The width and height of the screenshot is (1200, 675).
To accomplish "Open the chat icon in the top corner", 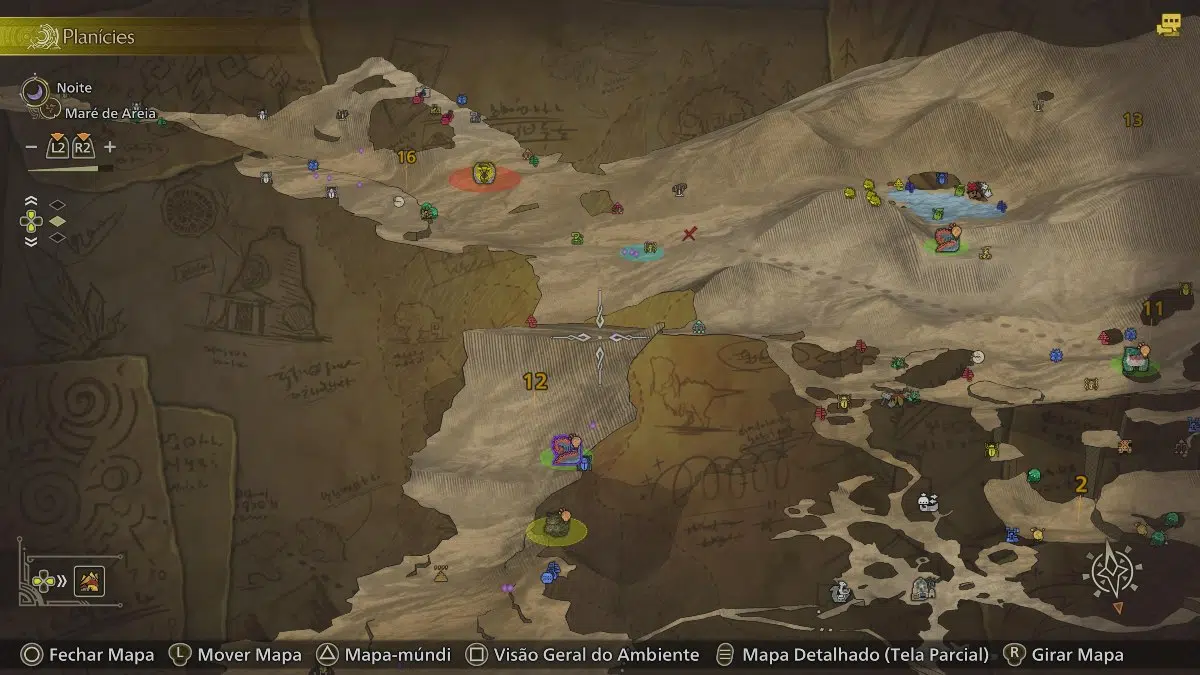I will click(1168, 26).
